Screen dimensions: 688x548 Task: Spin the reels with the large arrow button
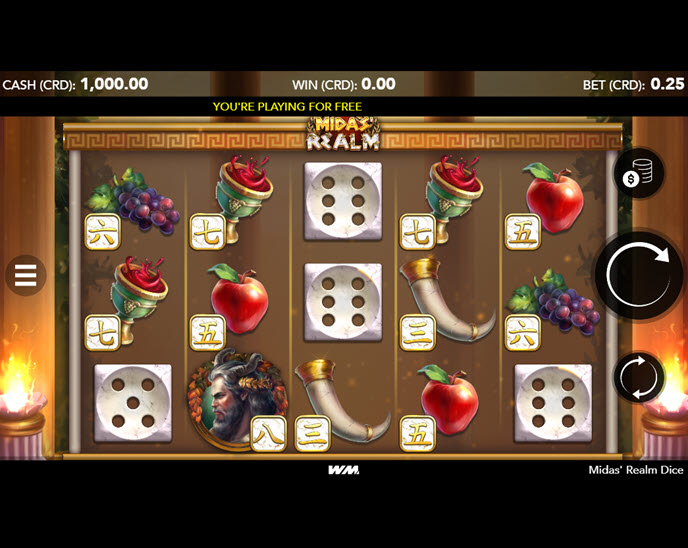point(638,274)
